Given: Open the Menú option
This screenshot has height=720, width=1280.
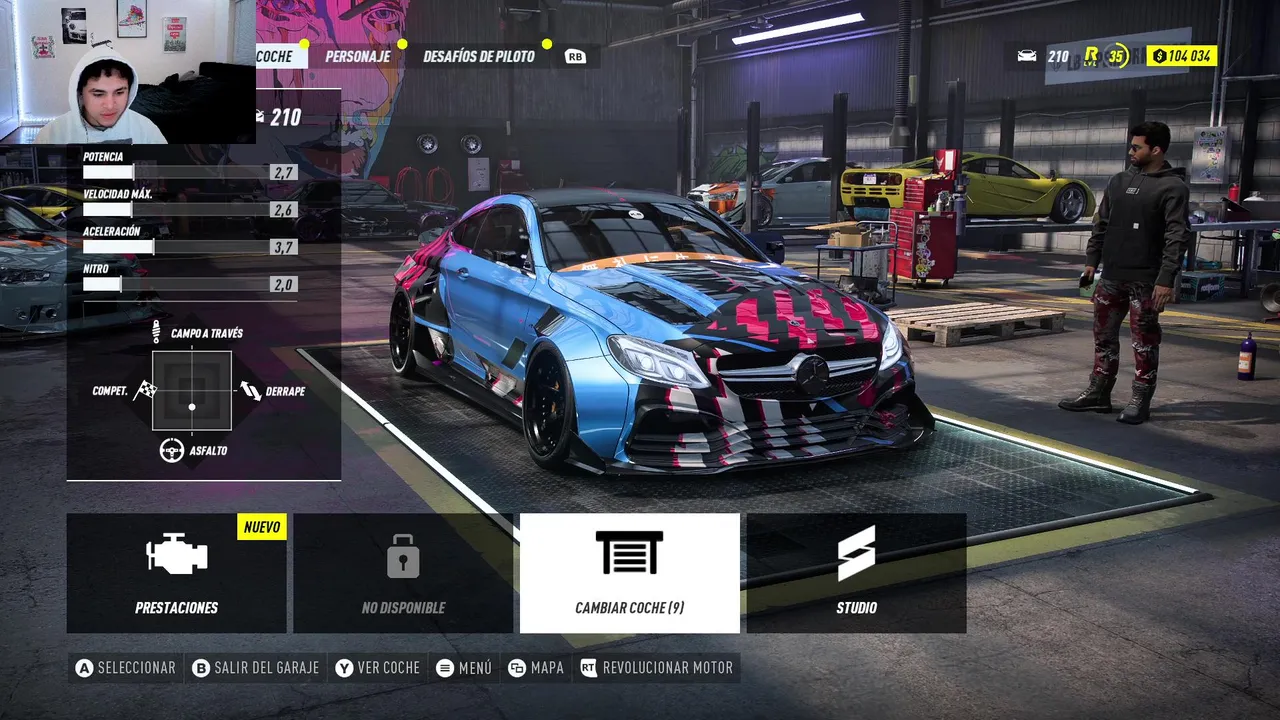Looking at the screenshot, I should tap(464, 668).
